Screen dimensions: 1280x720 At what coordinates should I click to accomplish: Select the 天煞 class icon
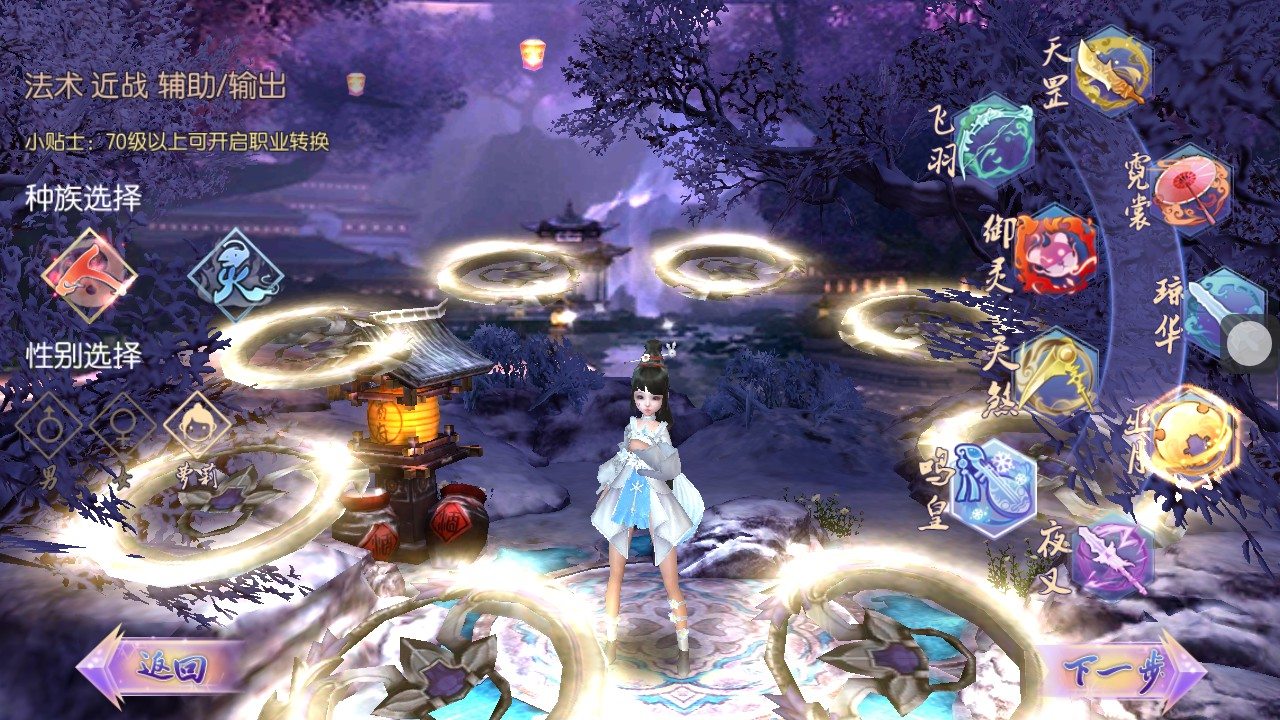pos(1059,375)
